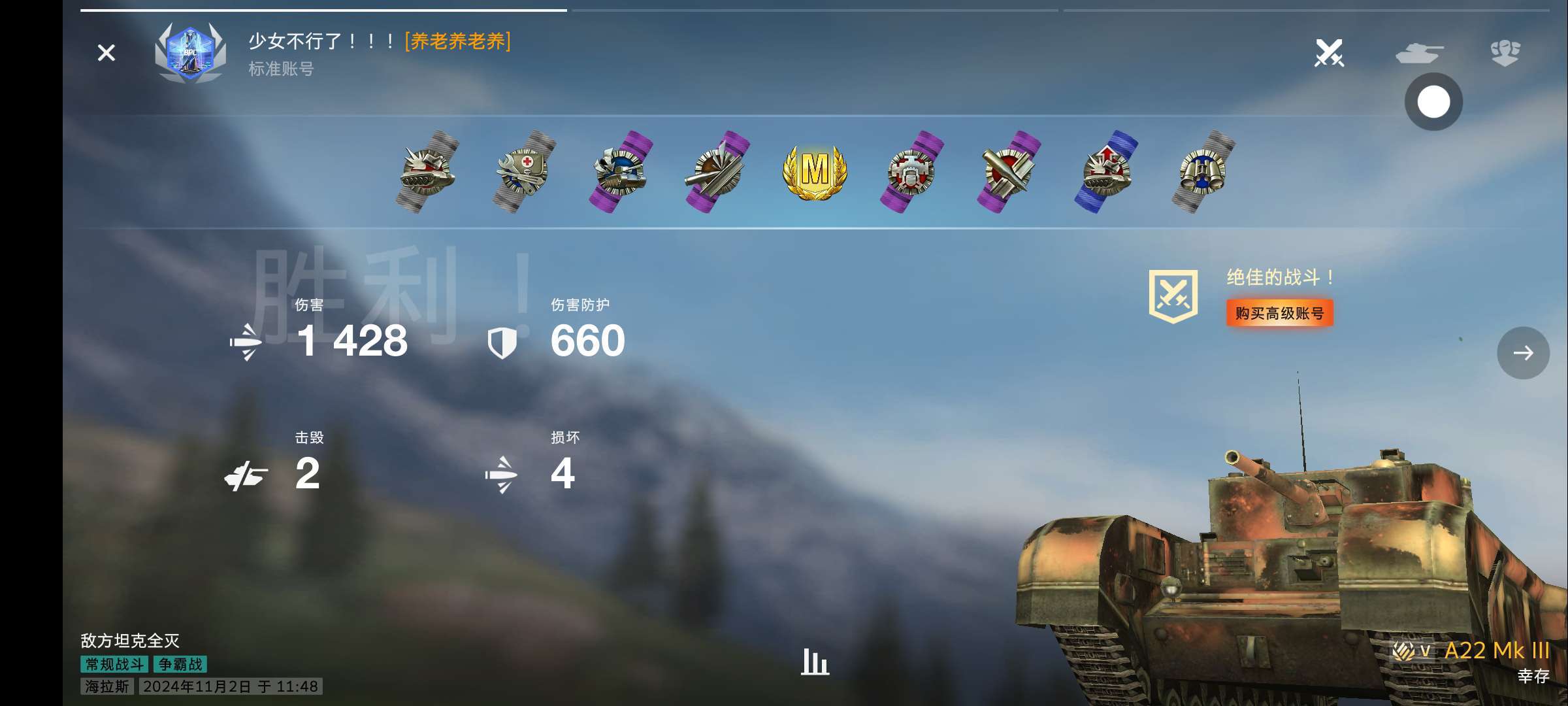Tap the white screen recording button
The height and width of the screenshot is (706, 1568).
click(x=1433, y=102)
